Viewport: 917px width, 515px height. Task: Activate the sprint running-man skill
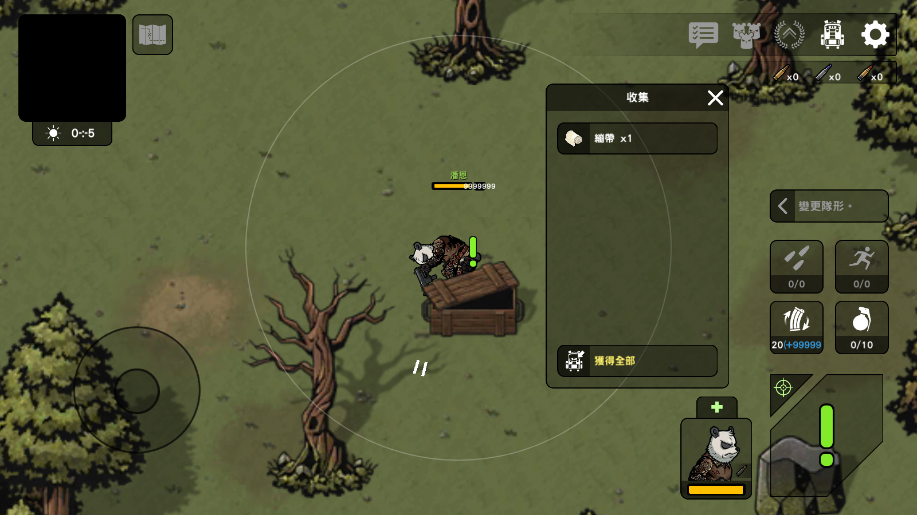(861, 266)
